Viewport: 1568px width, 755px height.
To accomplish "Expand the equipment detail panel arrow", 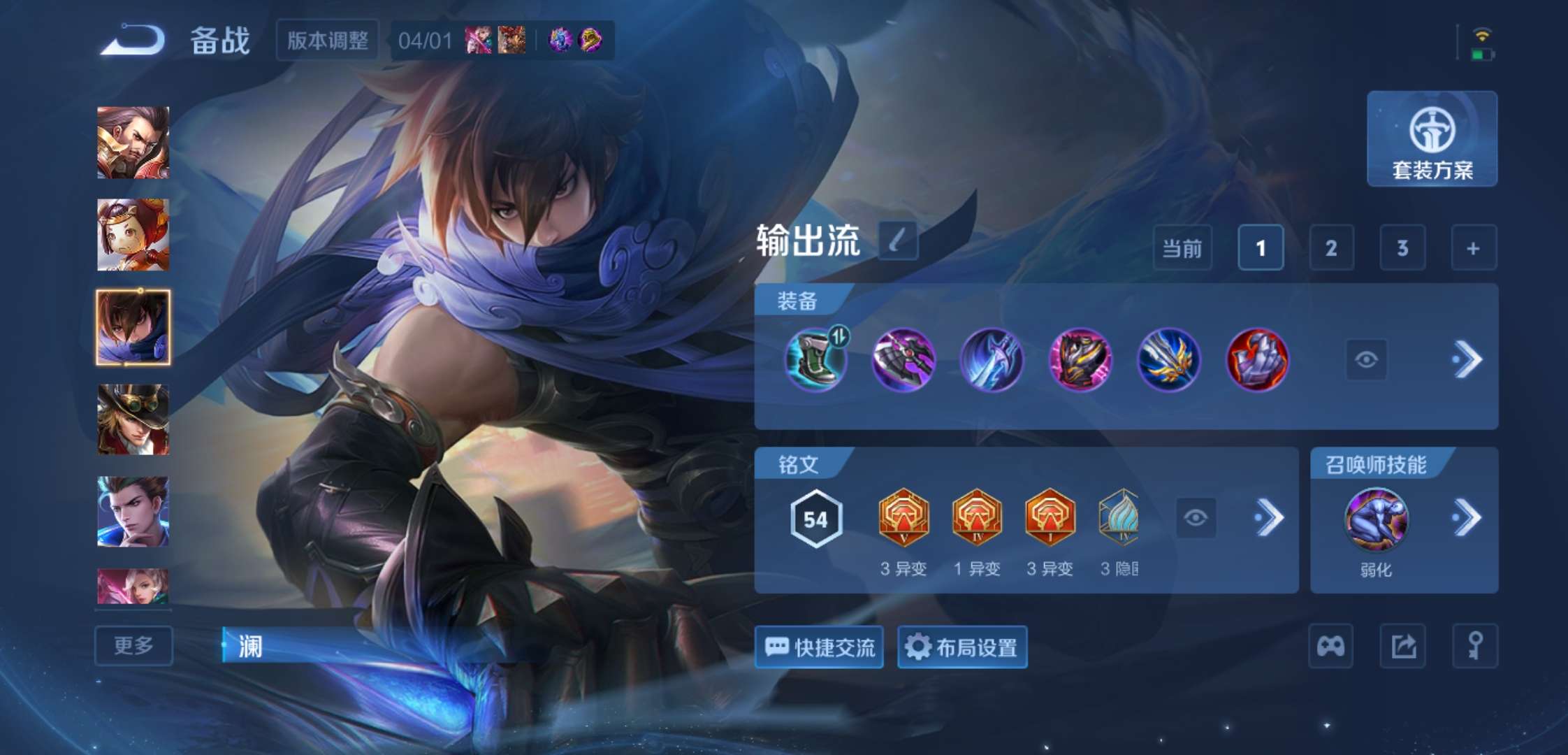I will pyautogui.click(x=1467, y=359).
